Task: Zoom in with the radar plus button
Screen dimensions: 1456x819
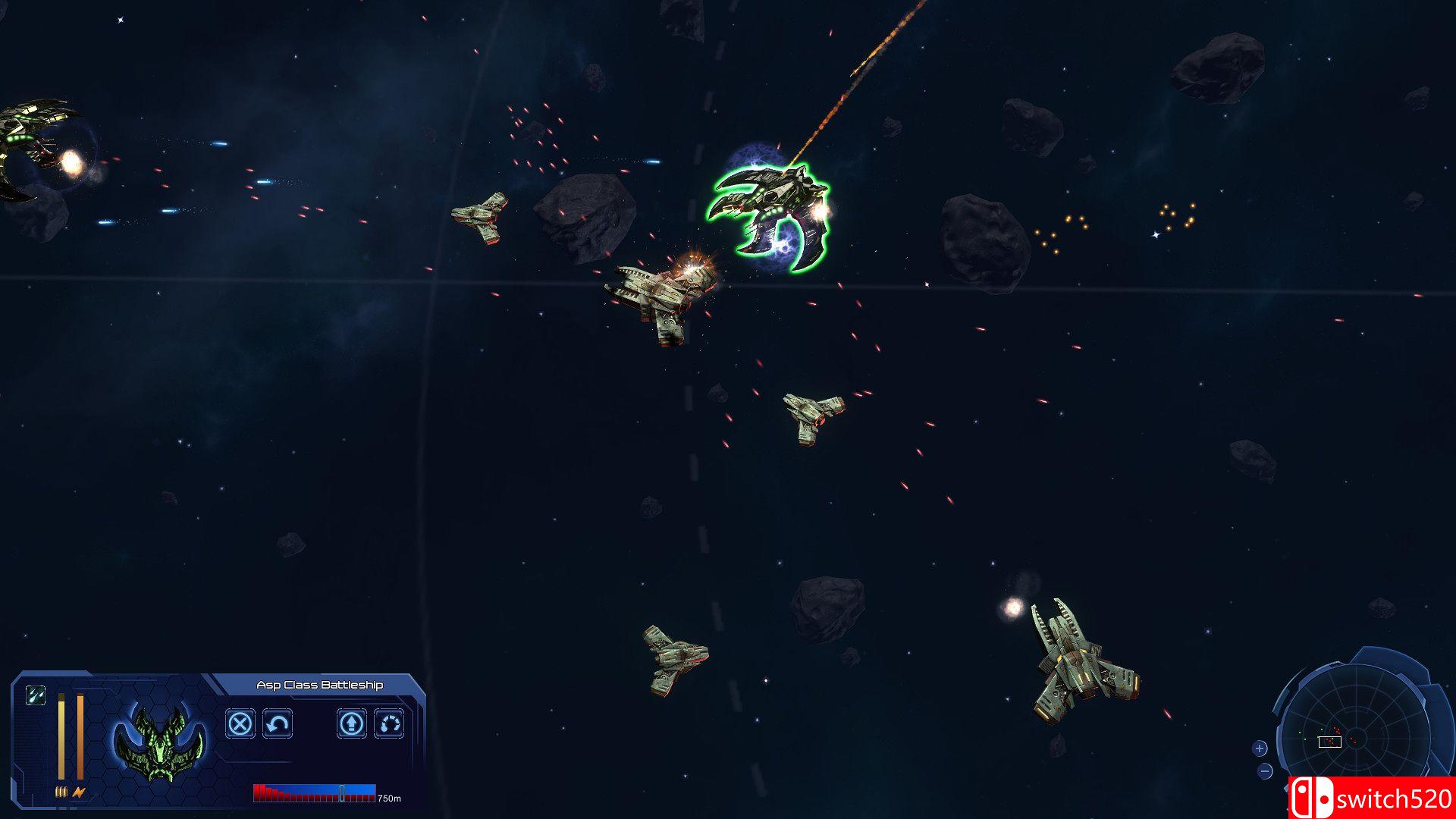Action: (1260, 748)
